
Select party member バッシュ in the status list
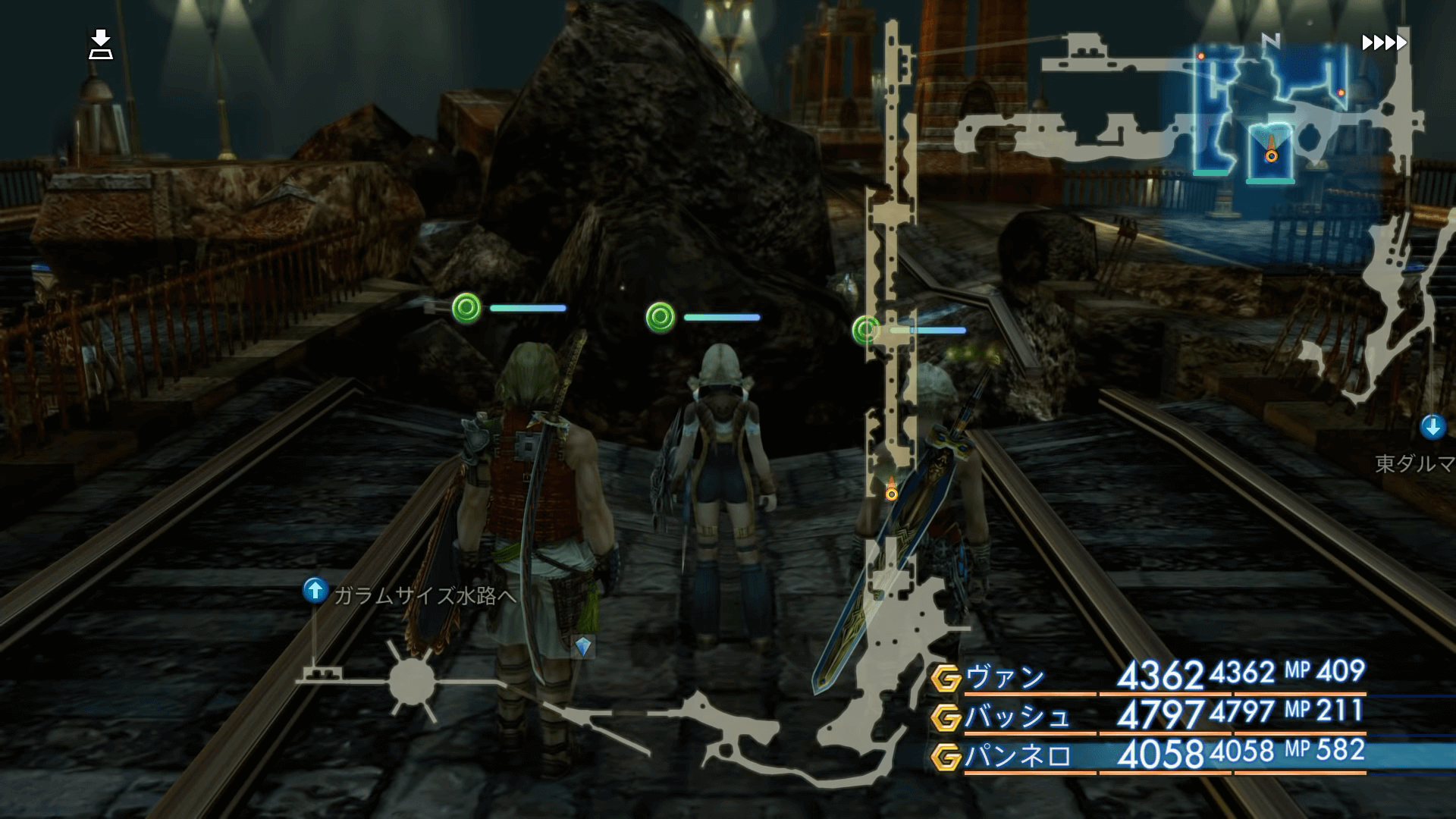[x=1016, y=716]
